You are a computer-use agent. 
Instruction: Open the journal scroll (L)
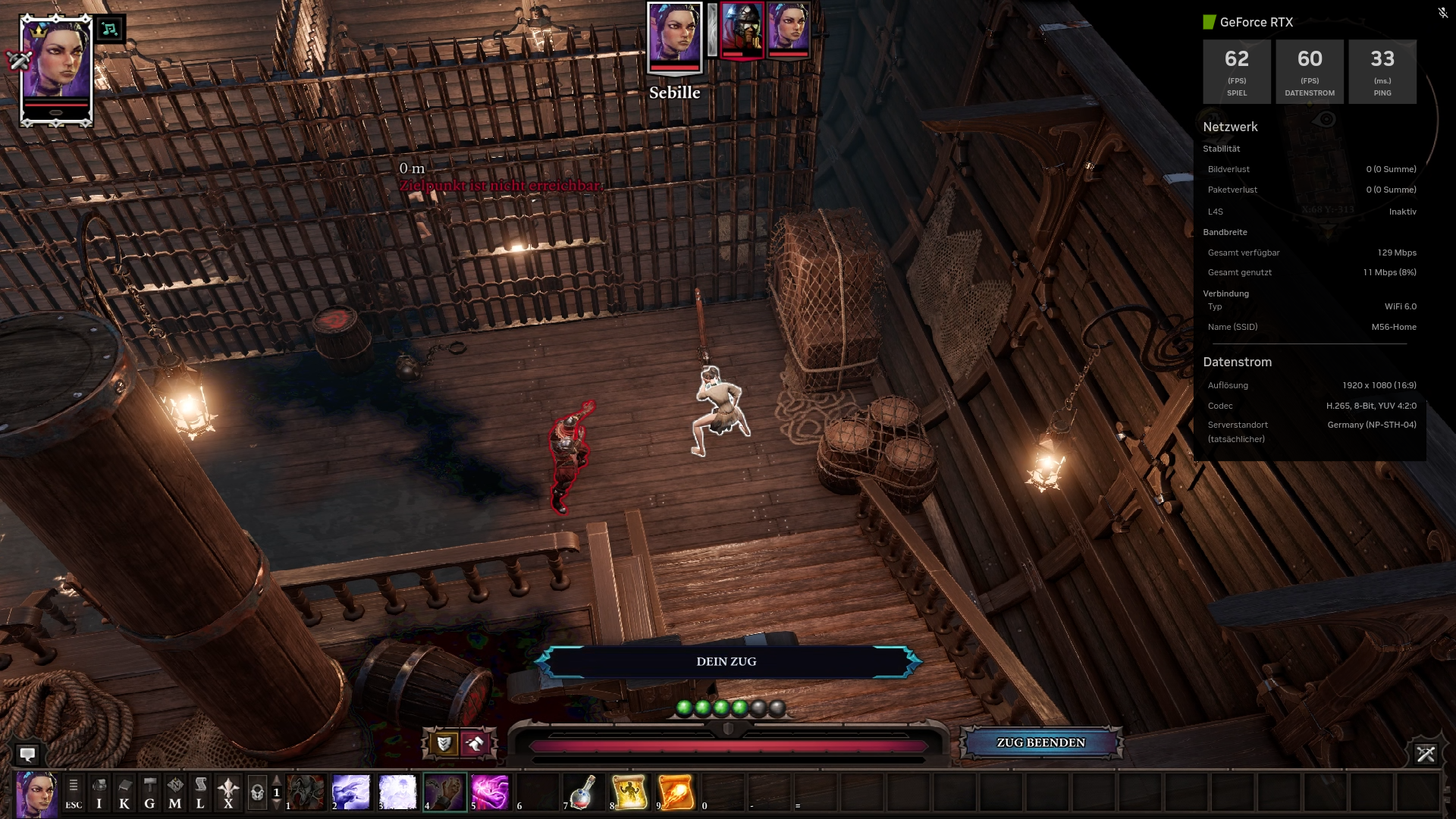[x=200, y=792]
